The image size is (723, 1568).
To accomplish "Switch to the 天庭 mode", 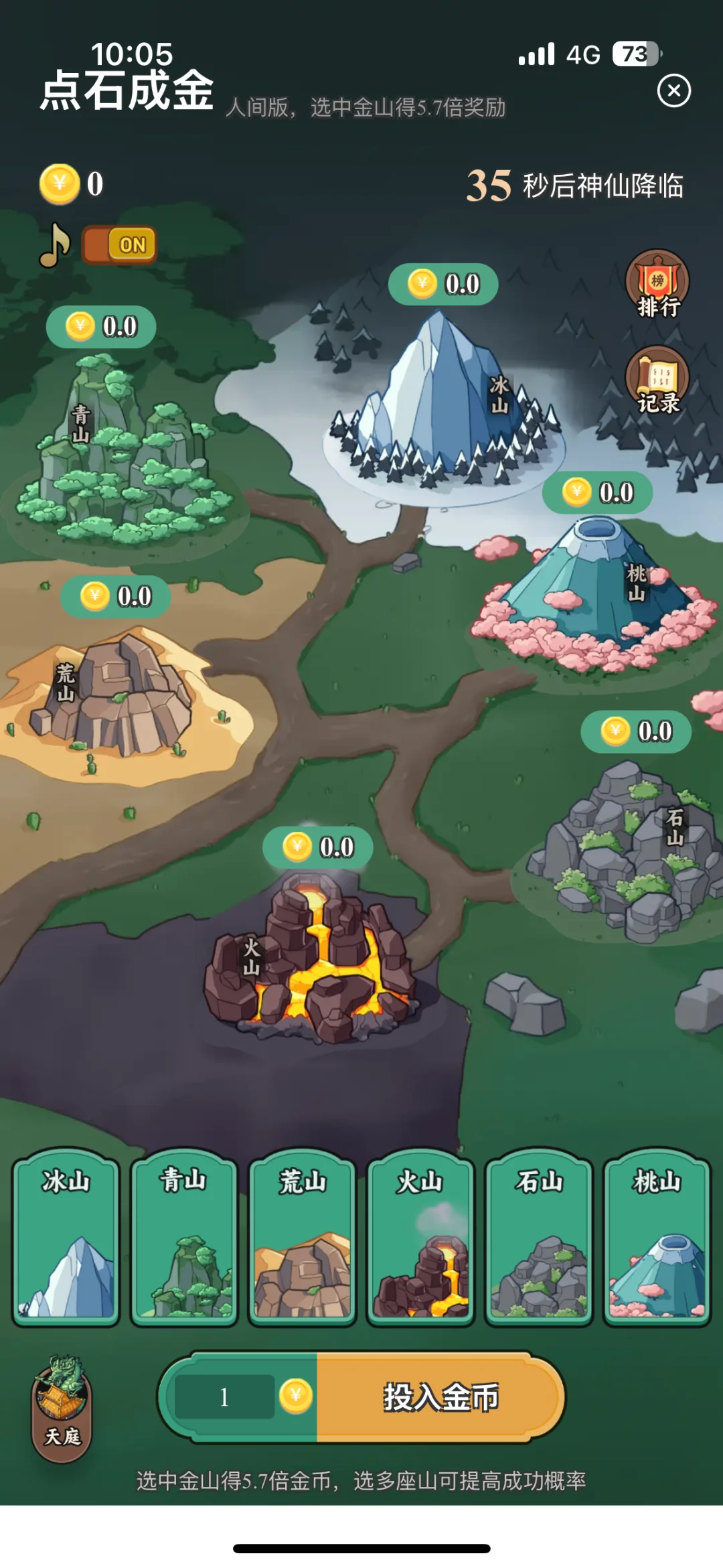I will [x=62, y=1408].
